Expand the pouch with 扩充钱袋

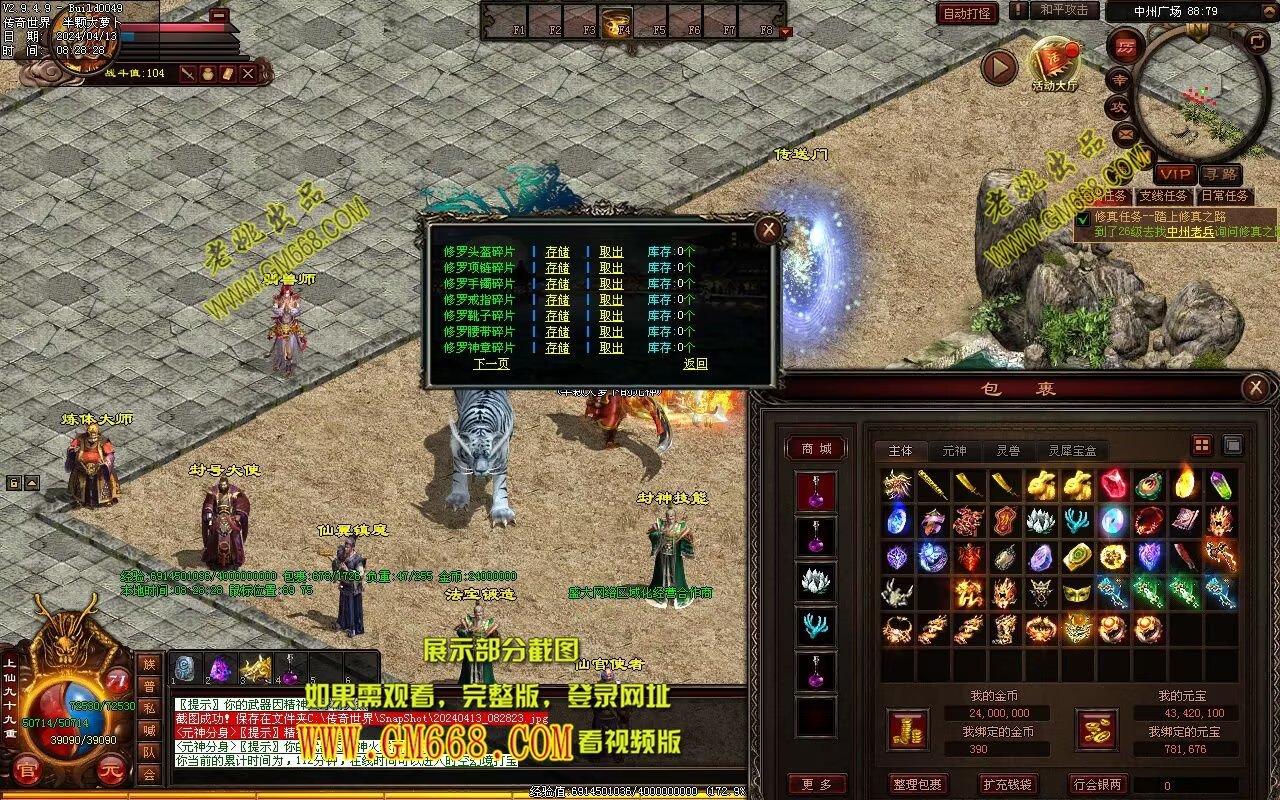click(1005, 785)
